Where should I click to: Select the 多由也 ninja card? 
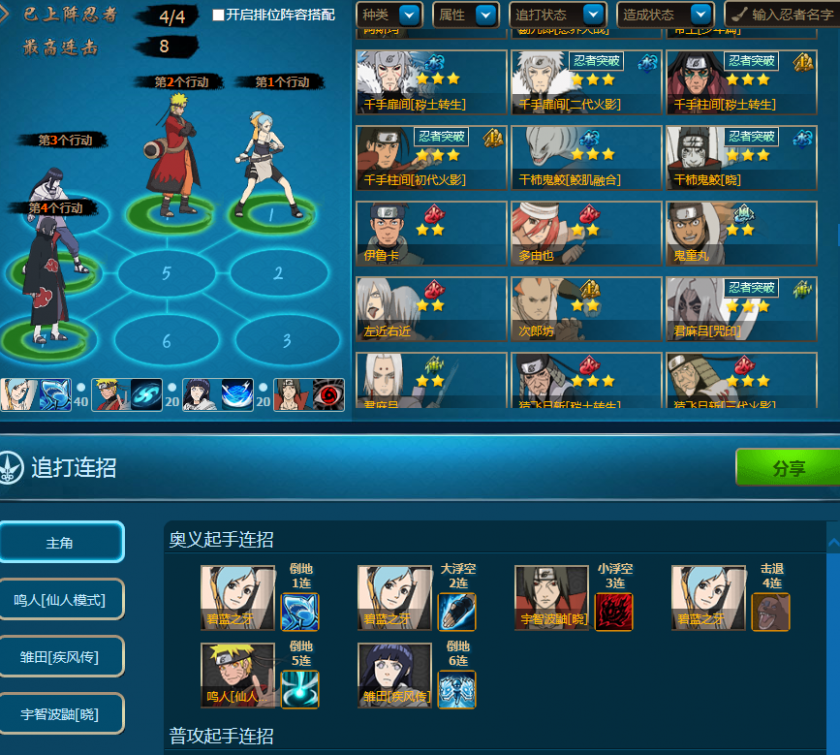click(x=585, y=234)
